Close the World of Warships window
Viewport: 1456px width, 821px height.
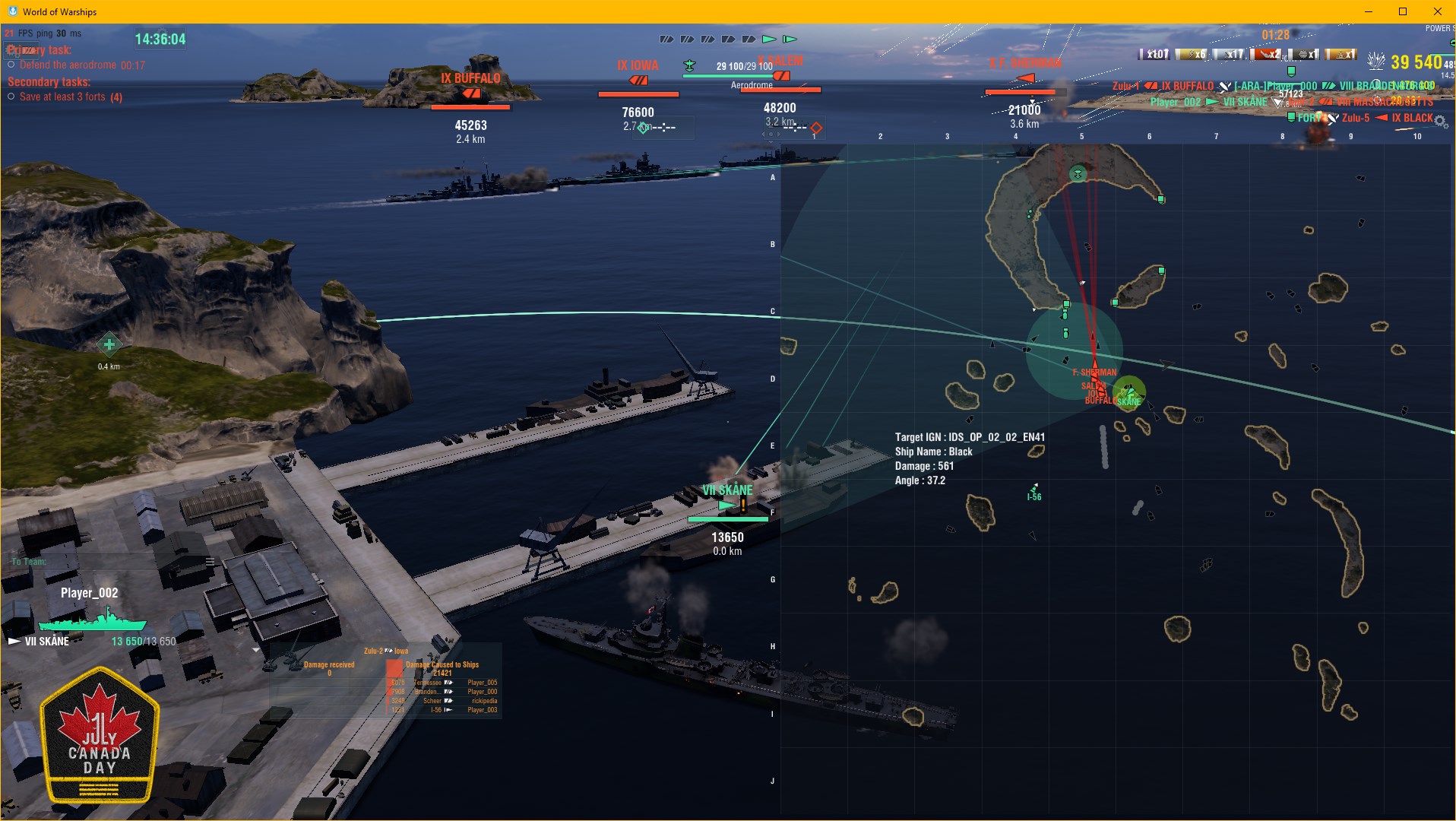pyautogui.click(x=1437, y=11)
